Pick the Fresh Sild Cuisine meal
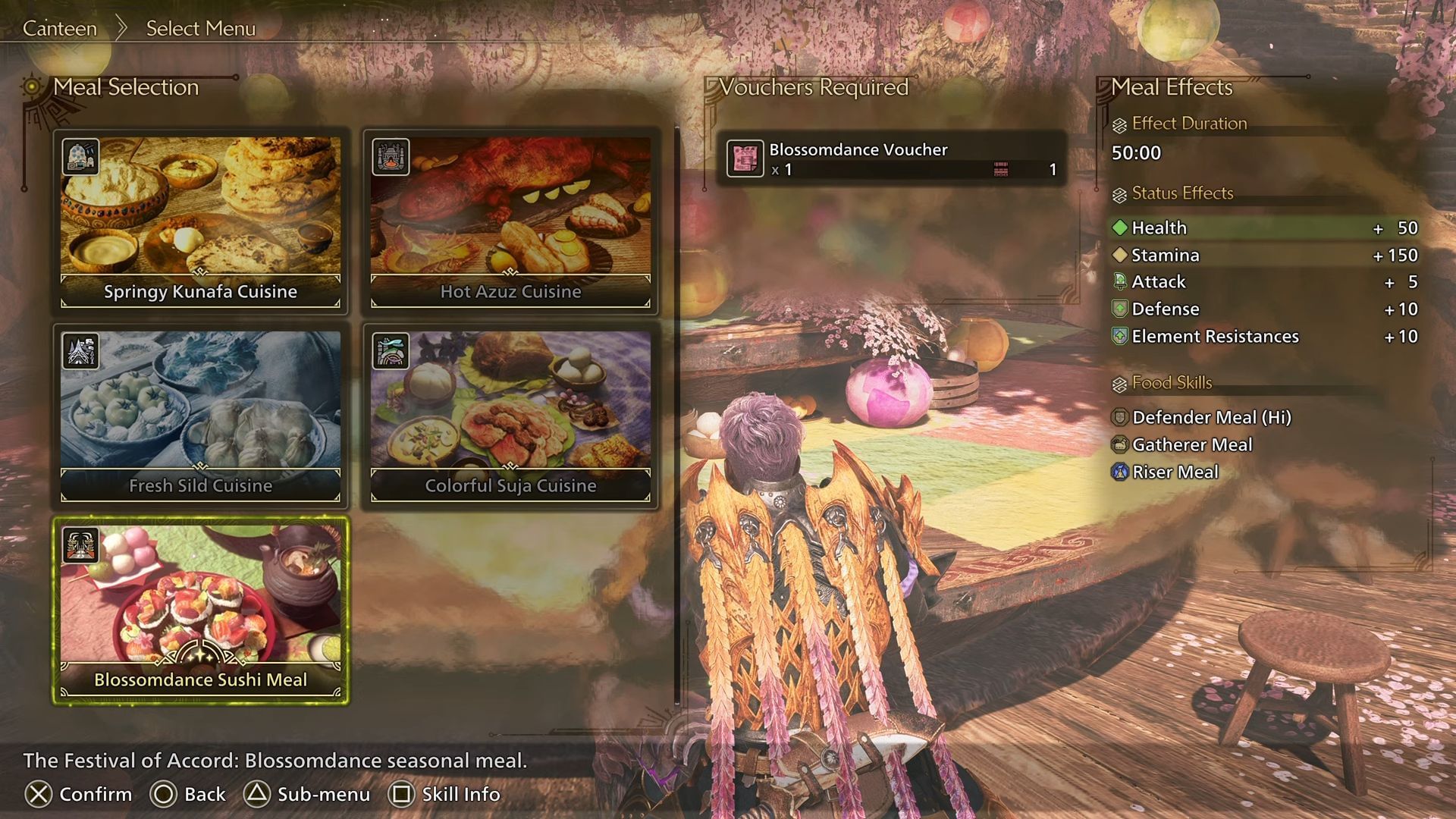1456x819 pixels. pyautogui.click(x=200, y=415)
